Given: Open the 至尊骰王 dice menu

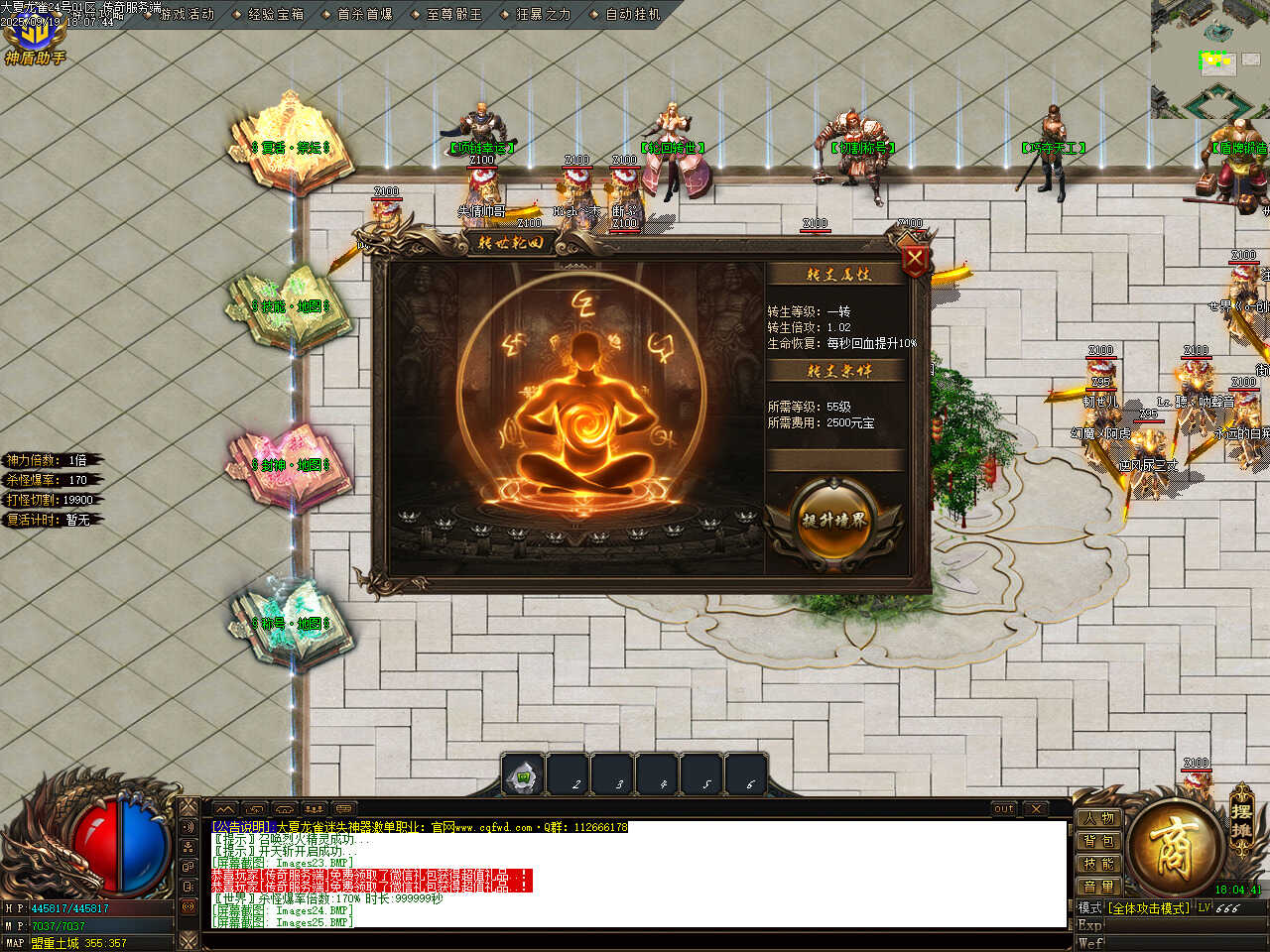Looking at the screenshot, I should [454, 14].
